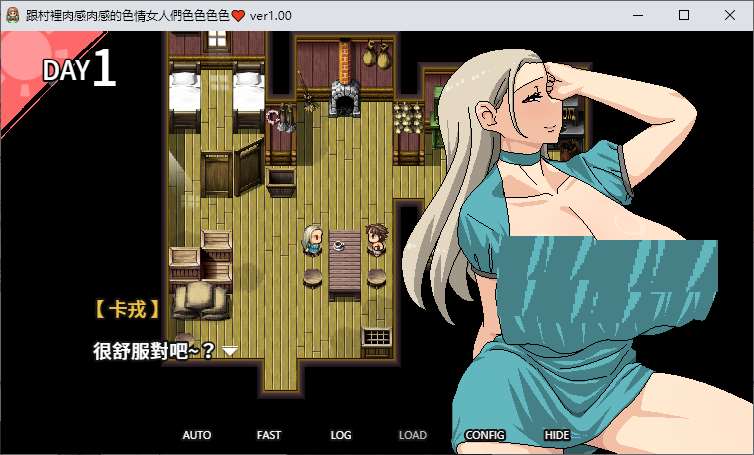Viewport: 754px width, 455px height.
Task: Open the LOAD game screen
Action: point(413,435)
